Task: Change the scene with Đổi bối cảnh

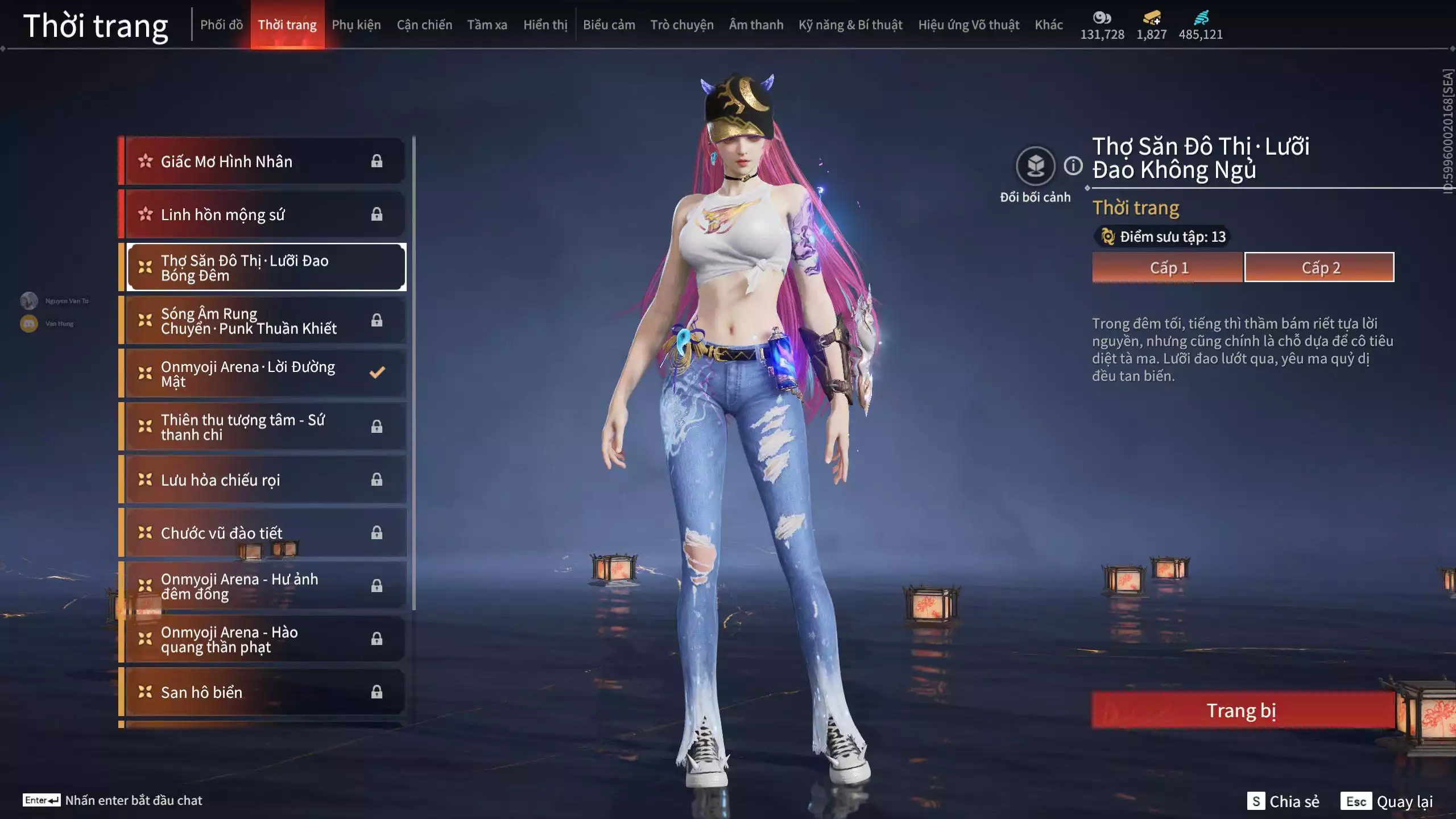Action: pos(1035,167)
